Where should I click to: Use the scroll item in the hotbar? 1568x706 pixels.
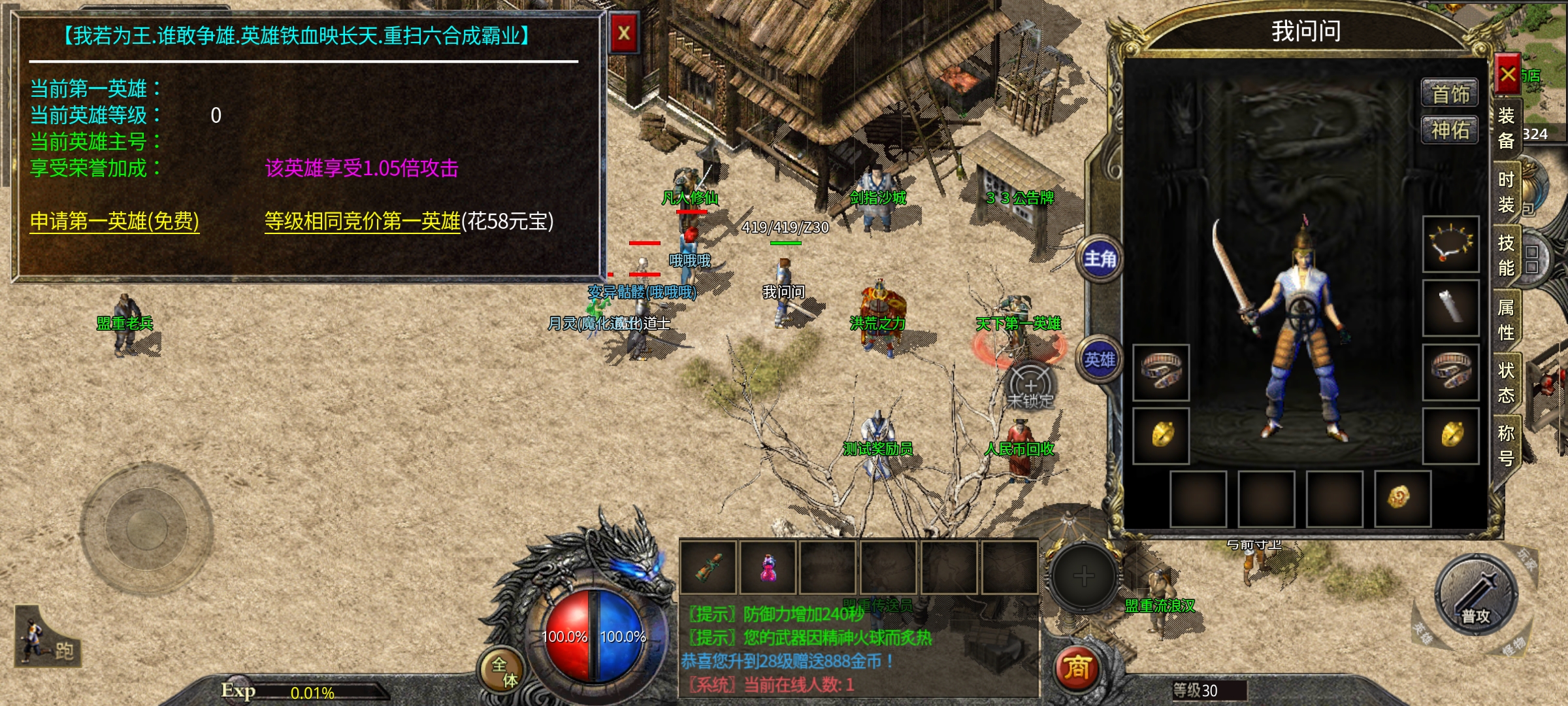click(710, 567)
